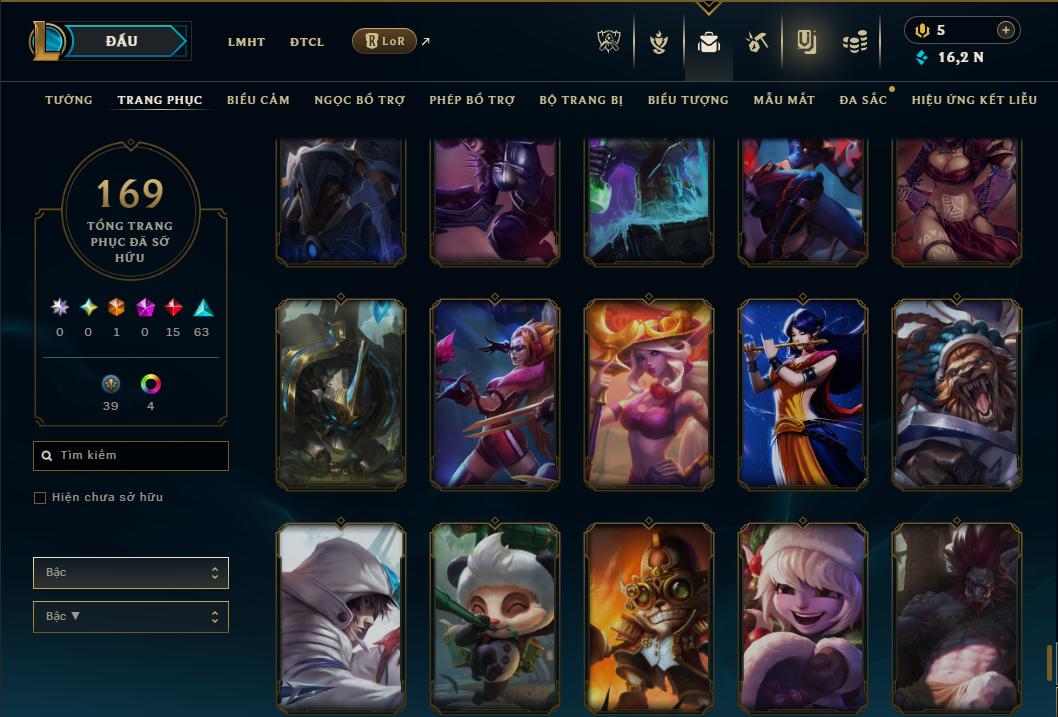Click the Tìm kiếm search field
The width and height of the screenshot is (1058, 717).
click(x=131, y=456)
